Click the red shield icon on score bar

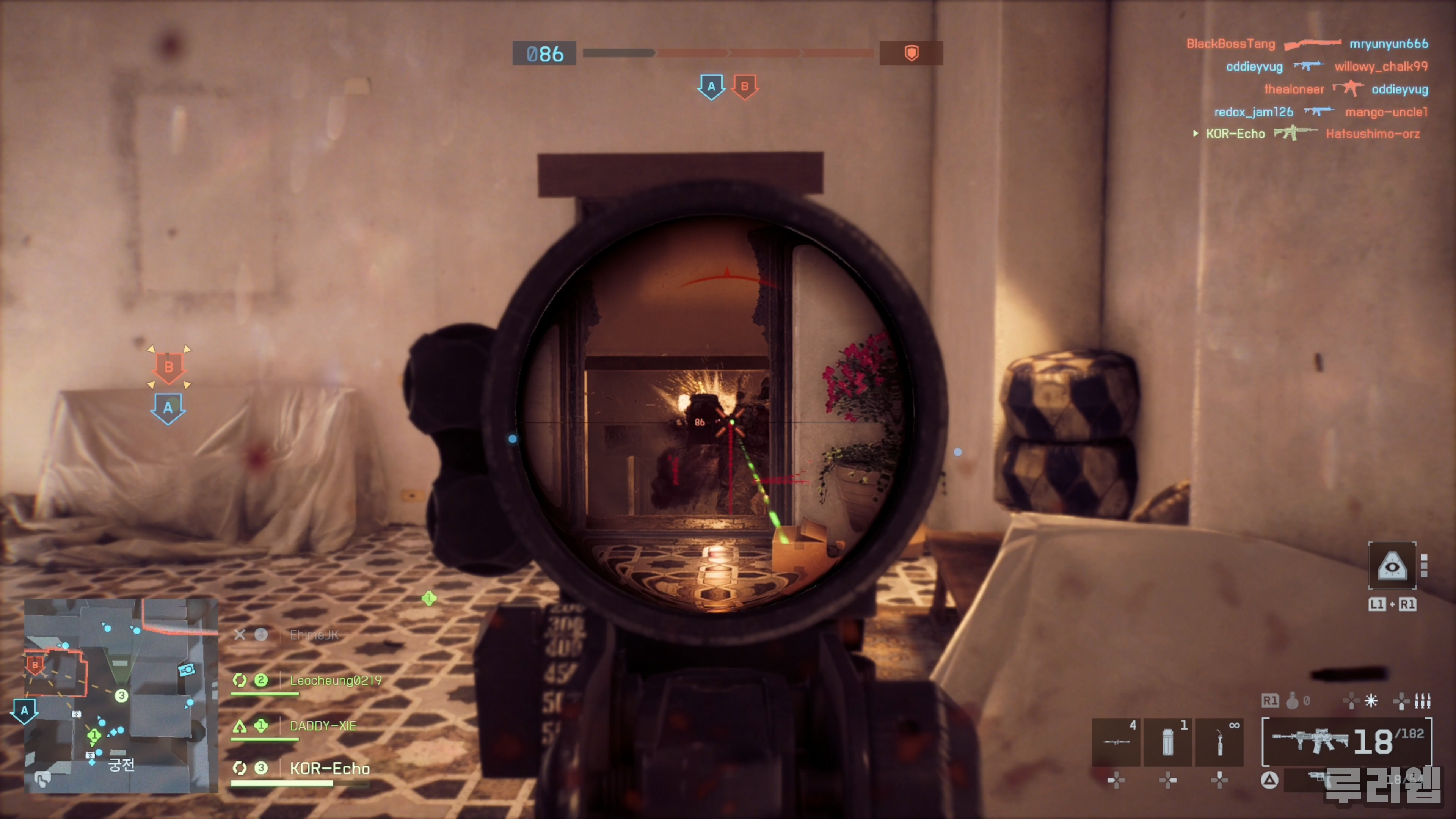click(x=911, y=53)
